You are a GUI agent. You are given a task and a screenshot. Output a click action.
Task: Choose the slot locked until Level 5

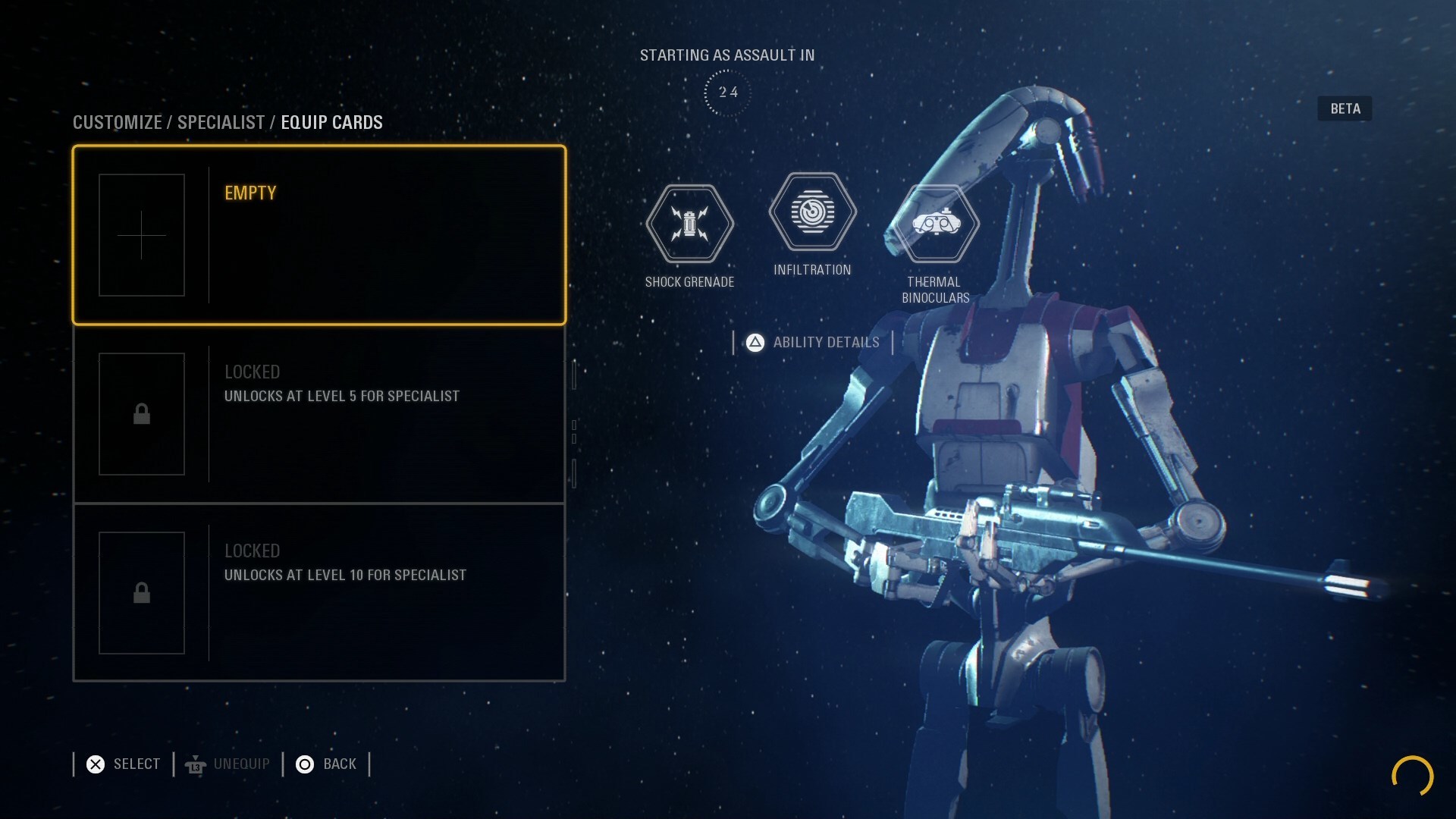318,414
